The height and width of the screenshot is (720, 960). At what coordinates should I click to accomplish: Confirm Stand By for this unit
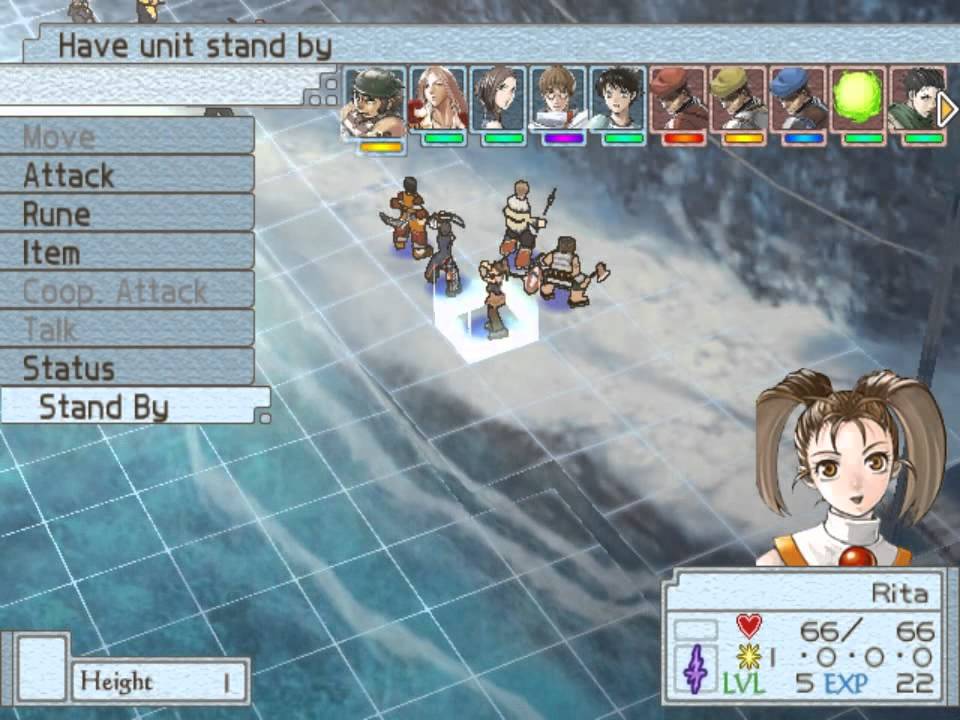pos(133,407)
